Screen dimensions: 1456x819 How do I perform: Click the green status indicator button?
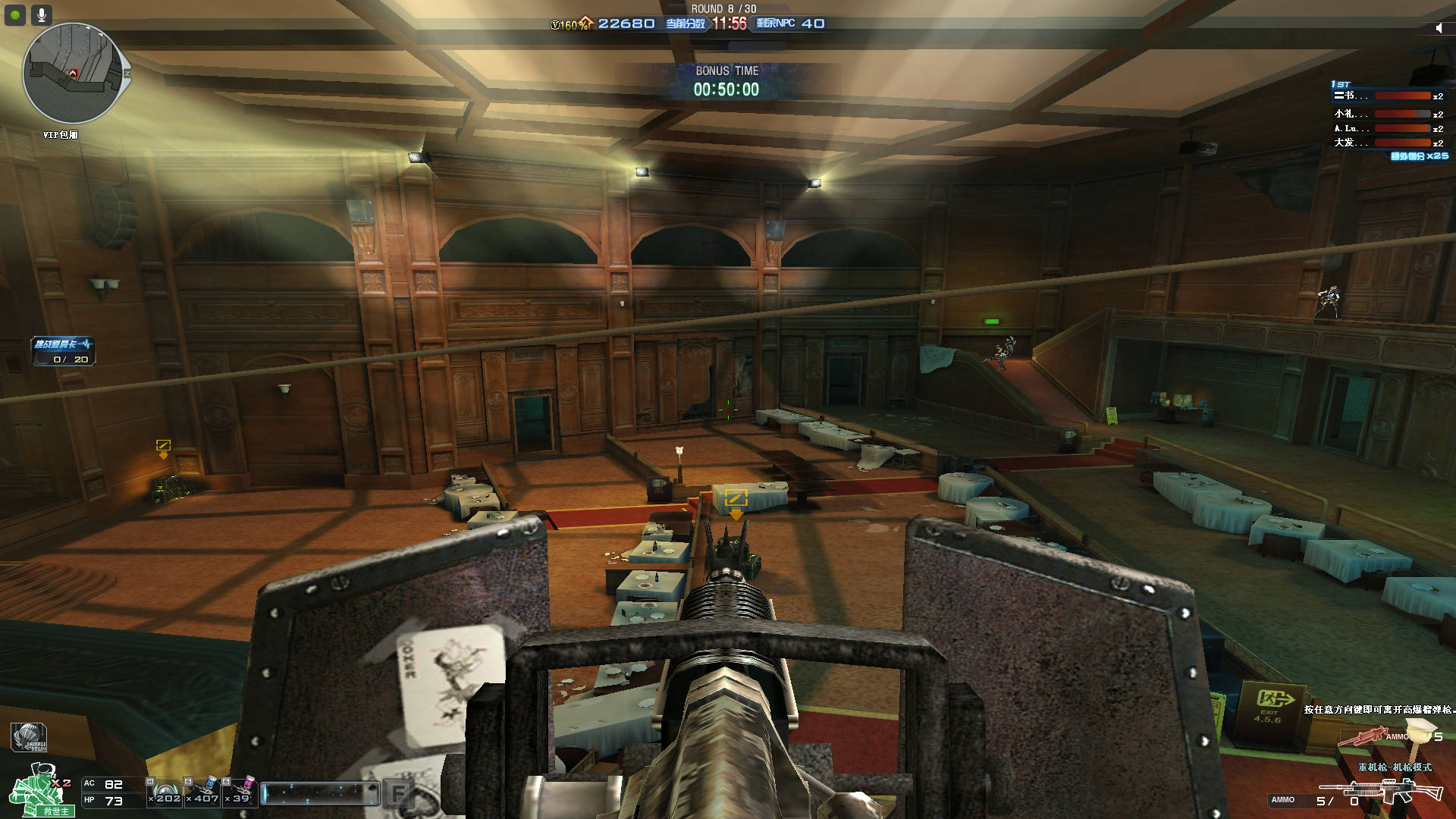point(15,14)
